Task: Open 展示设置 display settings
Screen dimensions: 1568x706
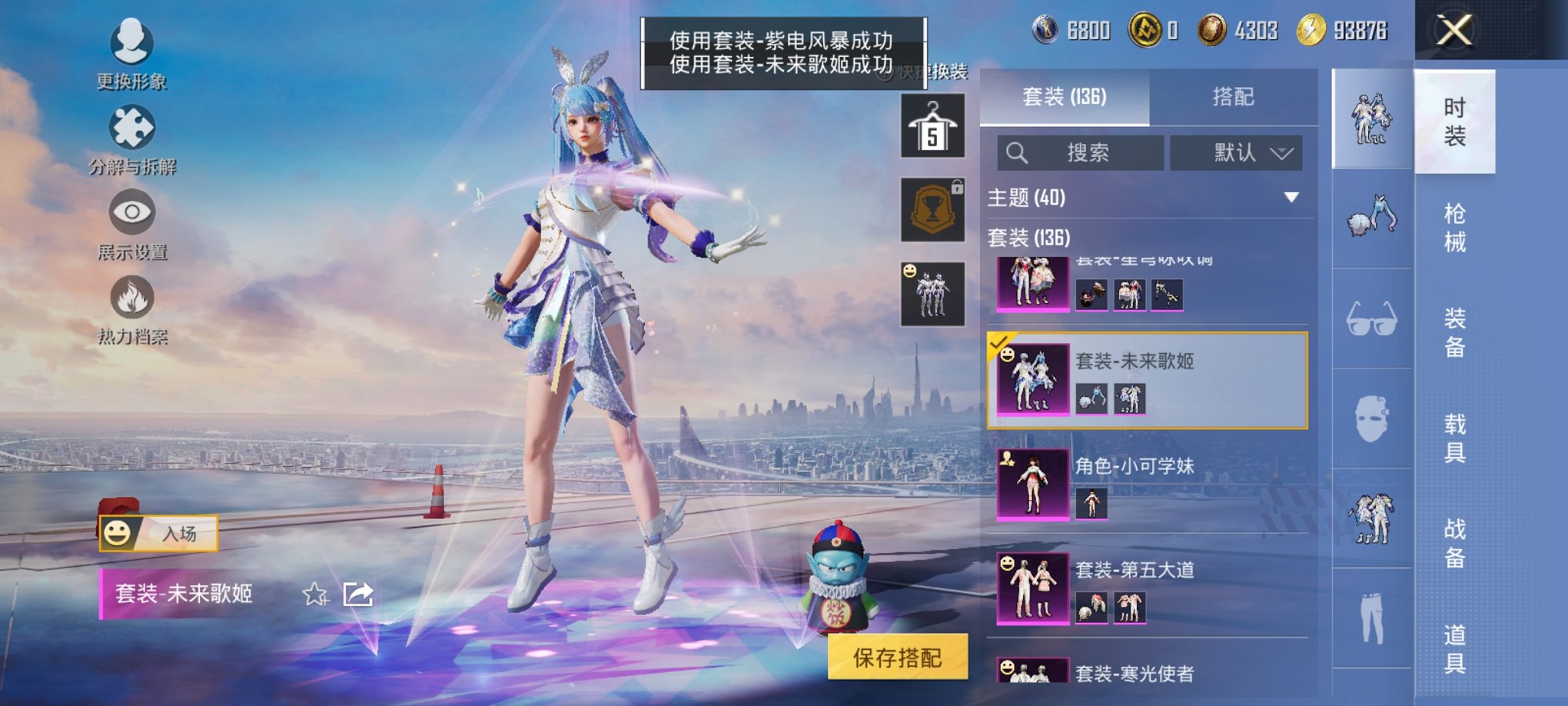Action: [x=131, y=223]
